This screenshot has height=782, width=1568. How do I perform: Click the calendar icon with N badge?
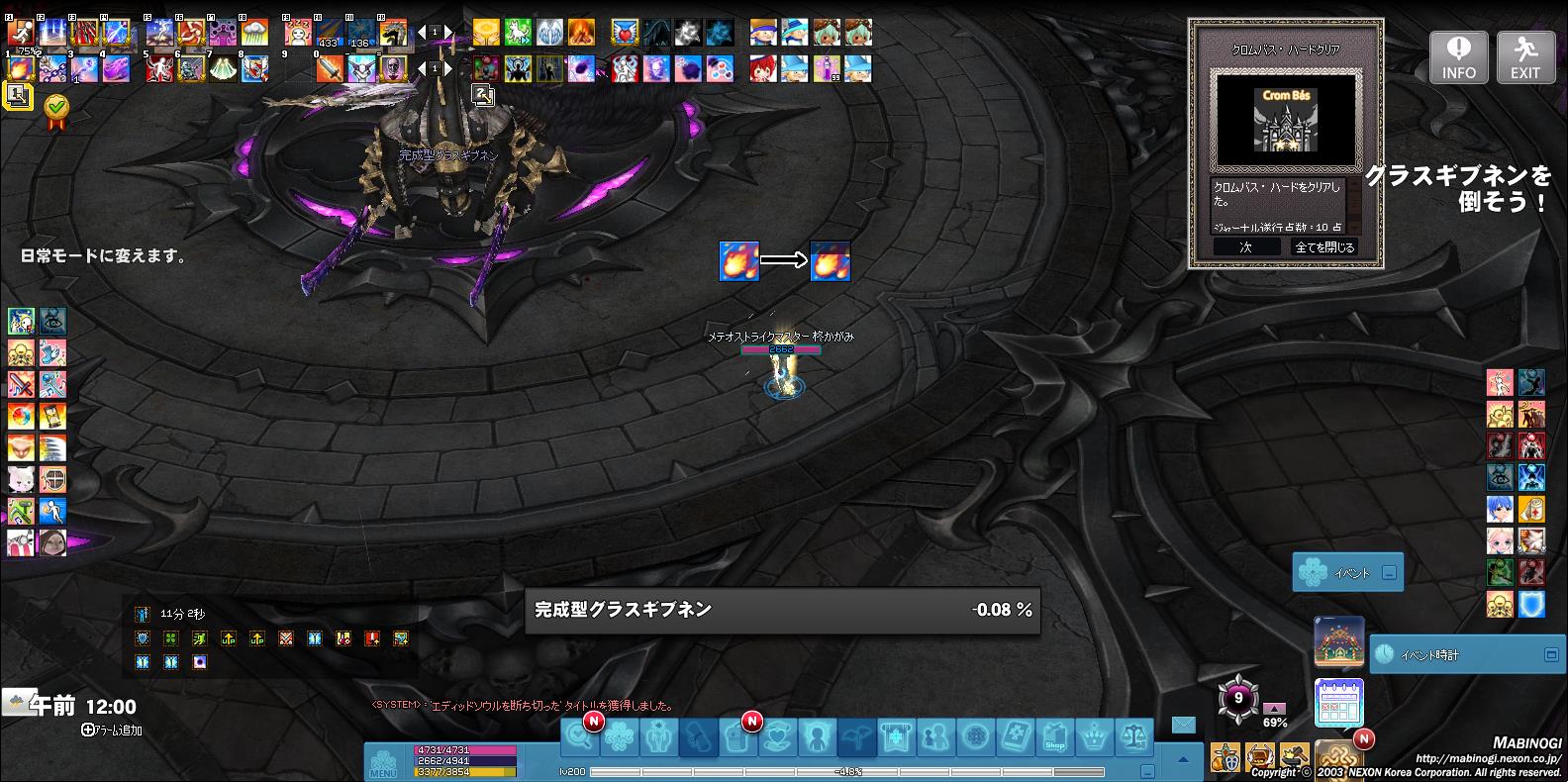pos(1338,702)
